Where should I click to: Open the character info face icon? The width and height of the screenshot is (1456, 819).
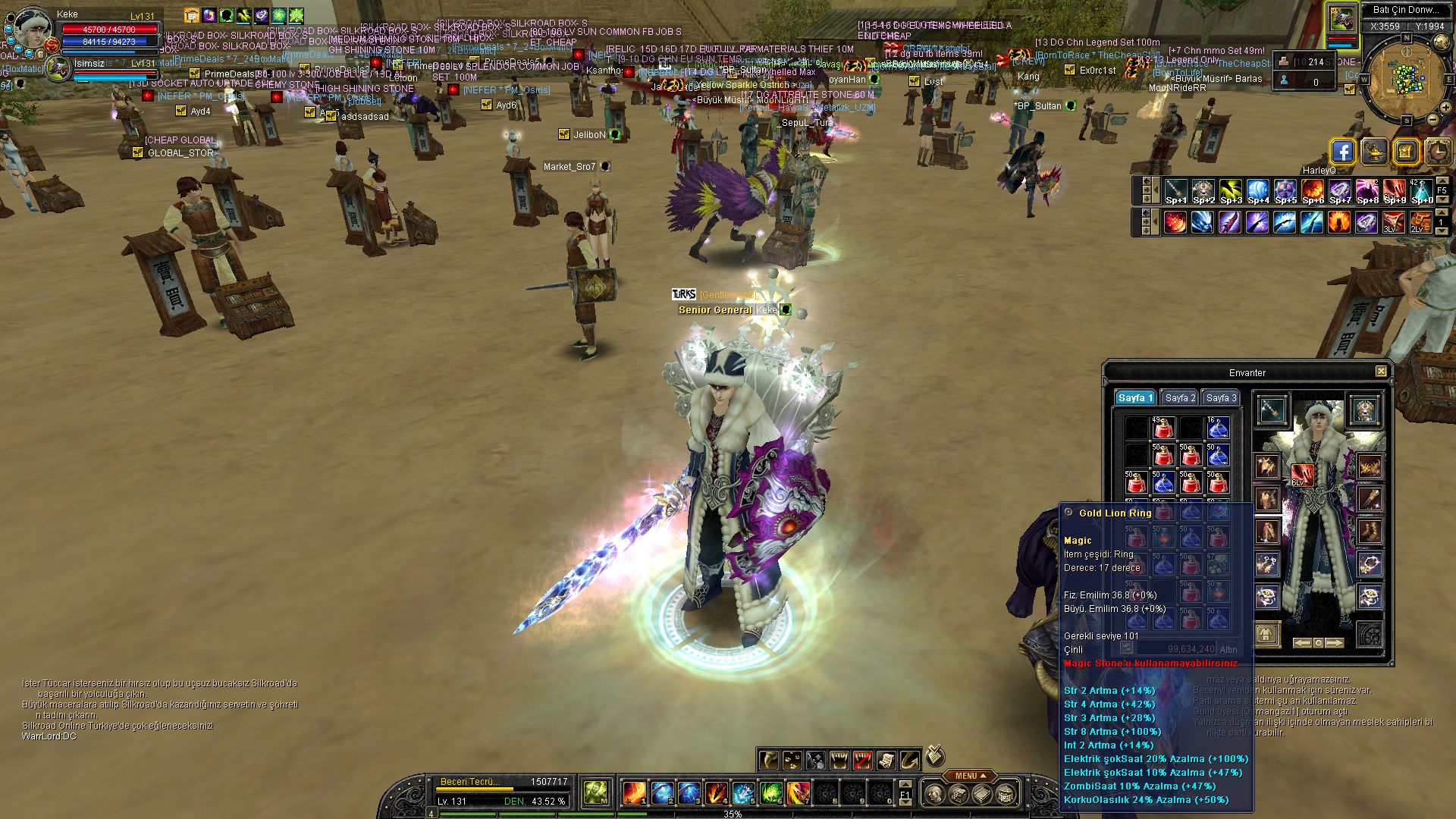[935, 794]
